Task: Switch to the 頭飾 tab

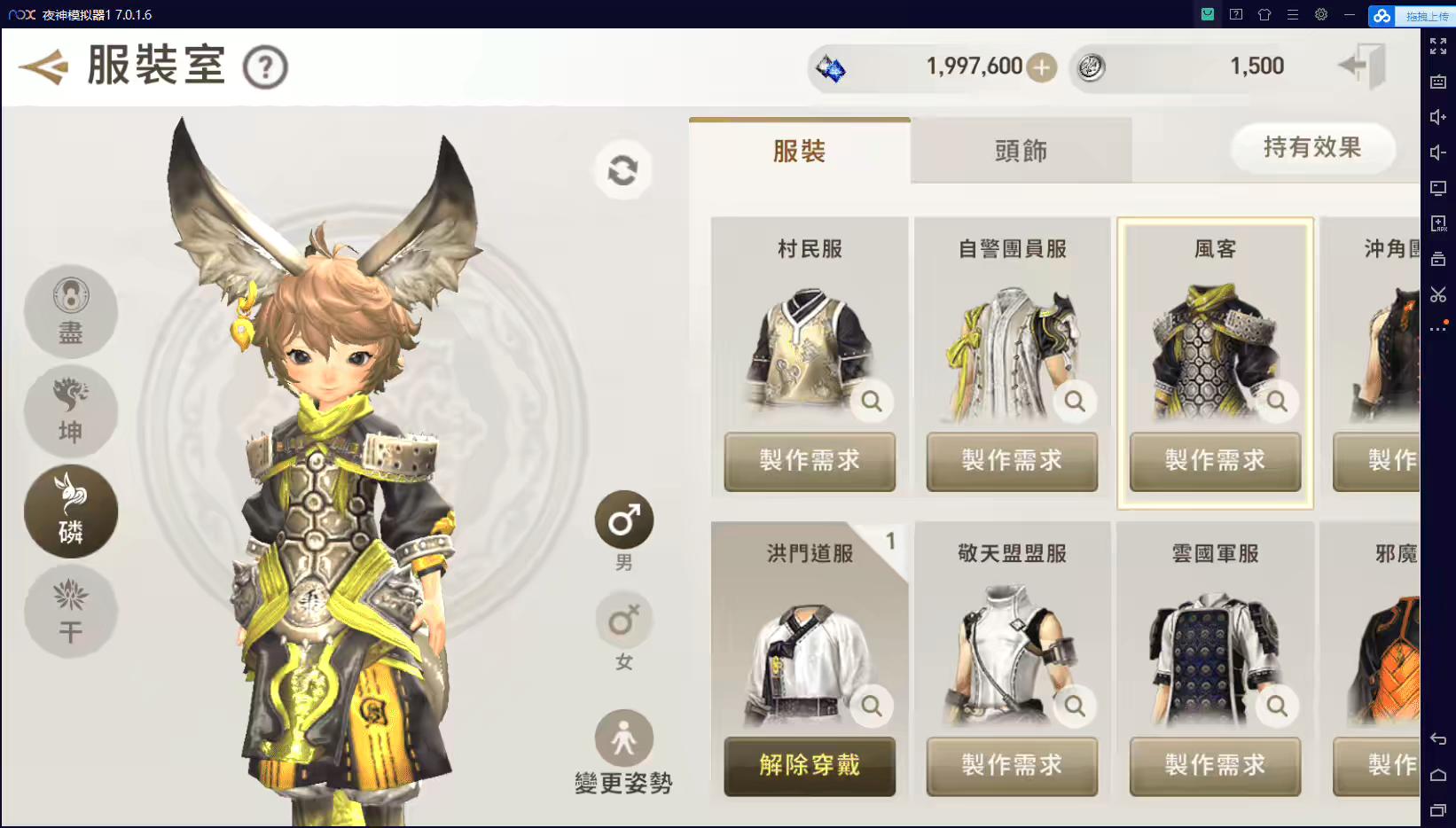Action: (x=1020, y=150)
